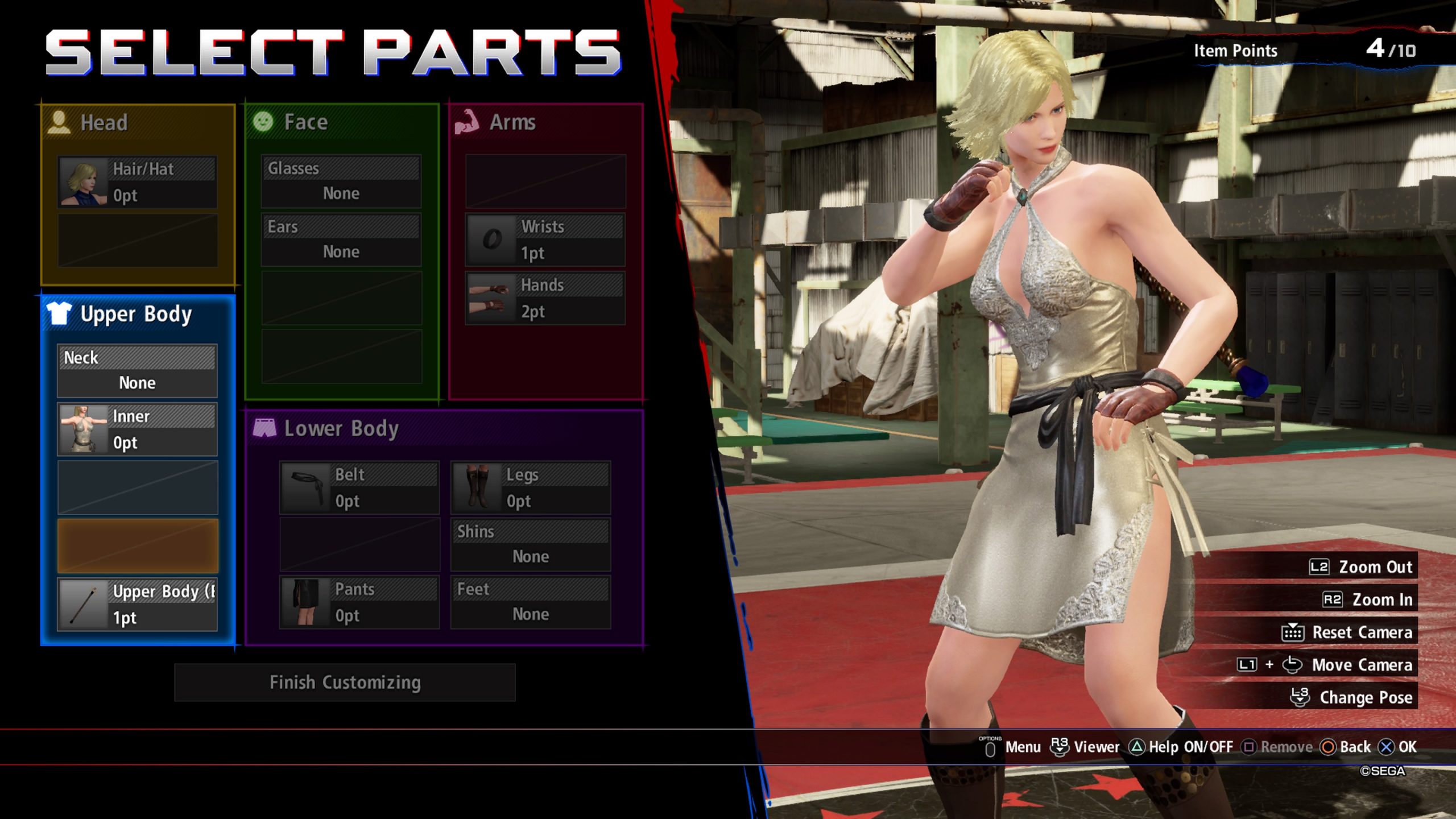Switch to the Face category header
This screenshot has width=1456, height=819.
coord(305,122)
